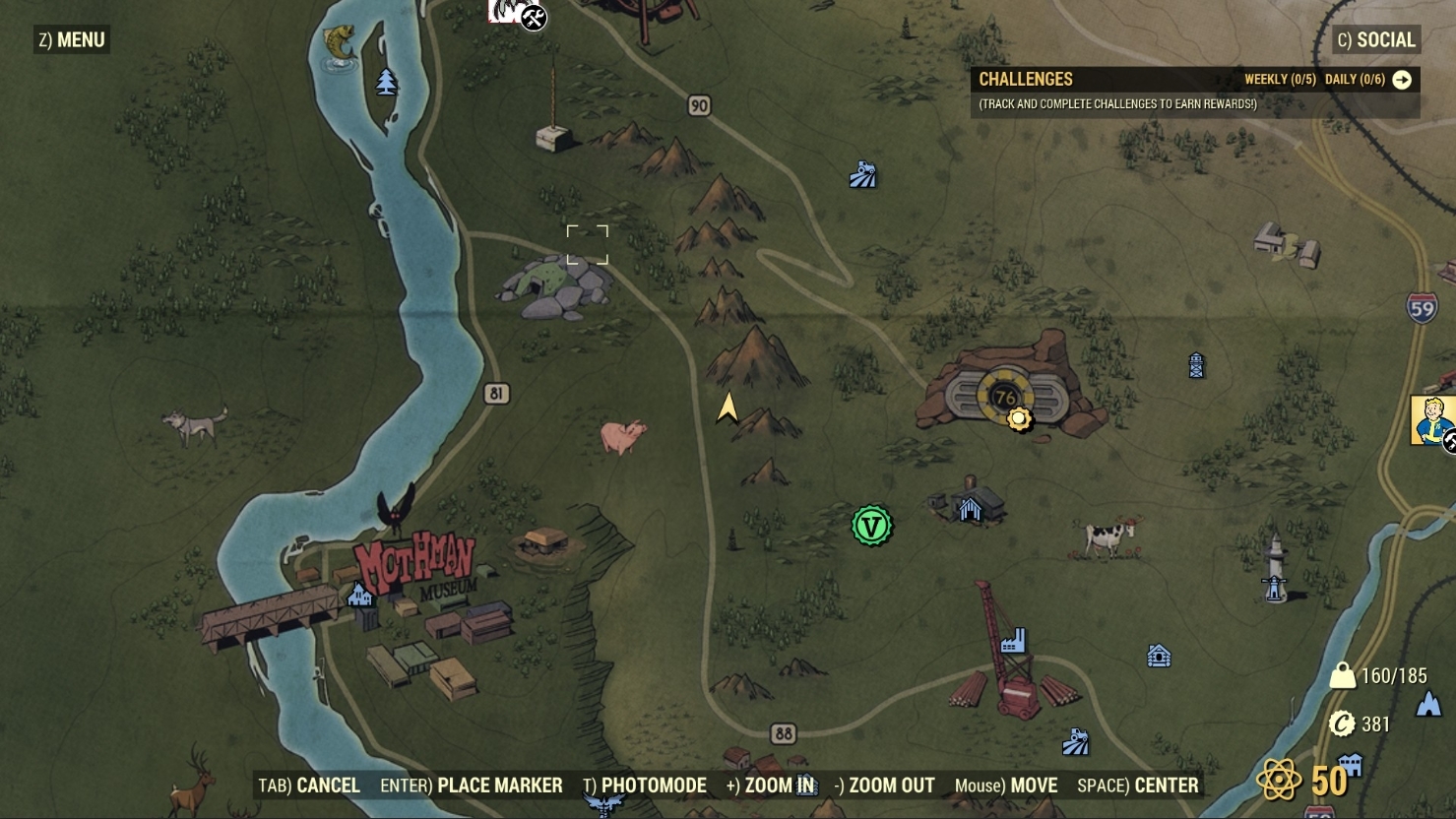Click the gear quest marker below Vault 76
Viewport: 1456px width, 819px height.
pos(1020,418)
